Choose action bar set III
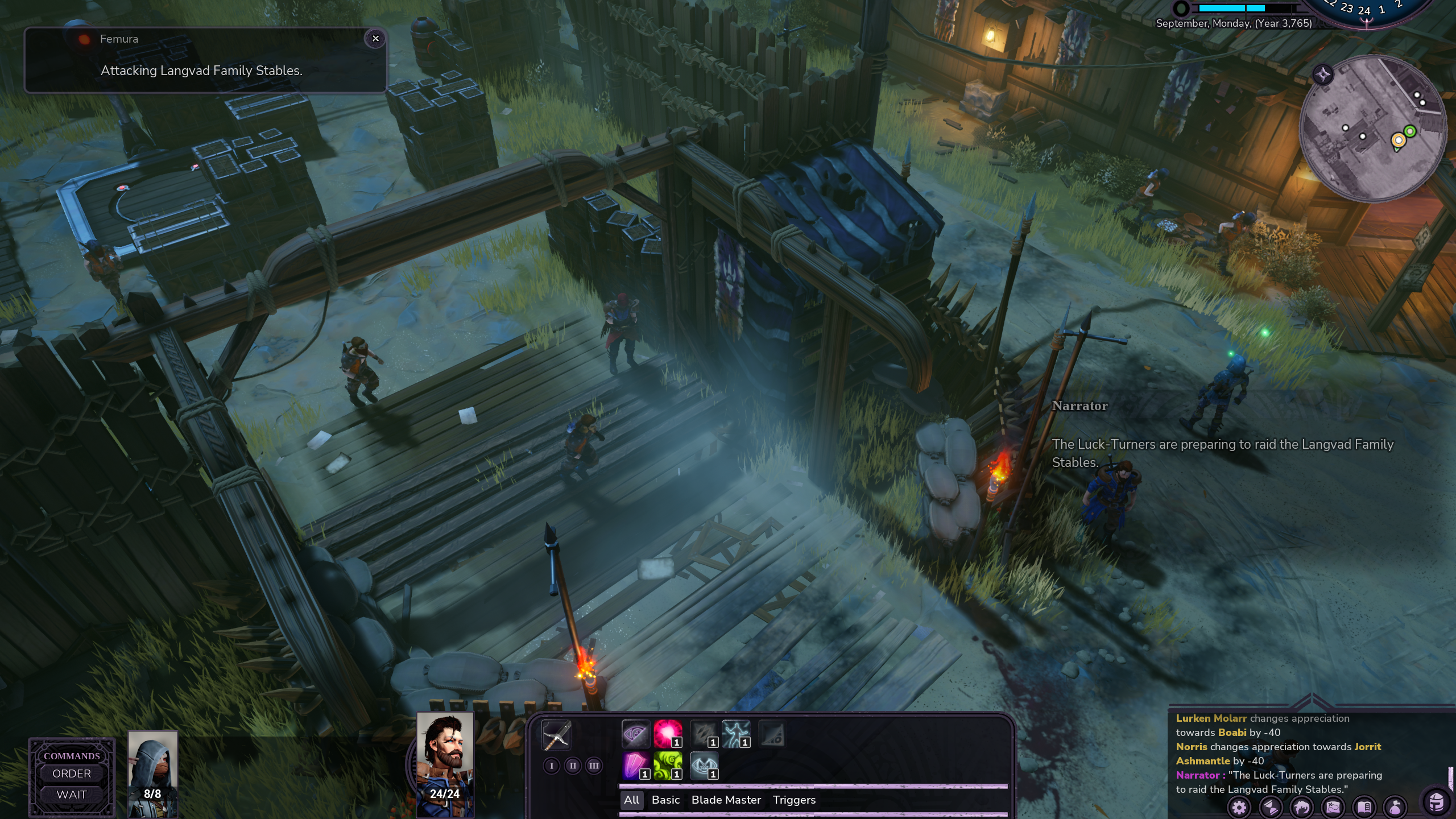This screenshot has height=819, width=1456. point(594,766)
